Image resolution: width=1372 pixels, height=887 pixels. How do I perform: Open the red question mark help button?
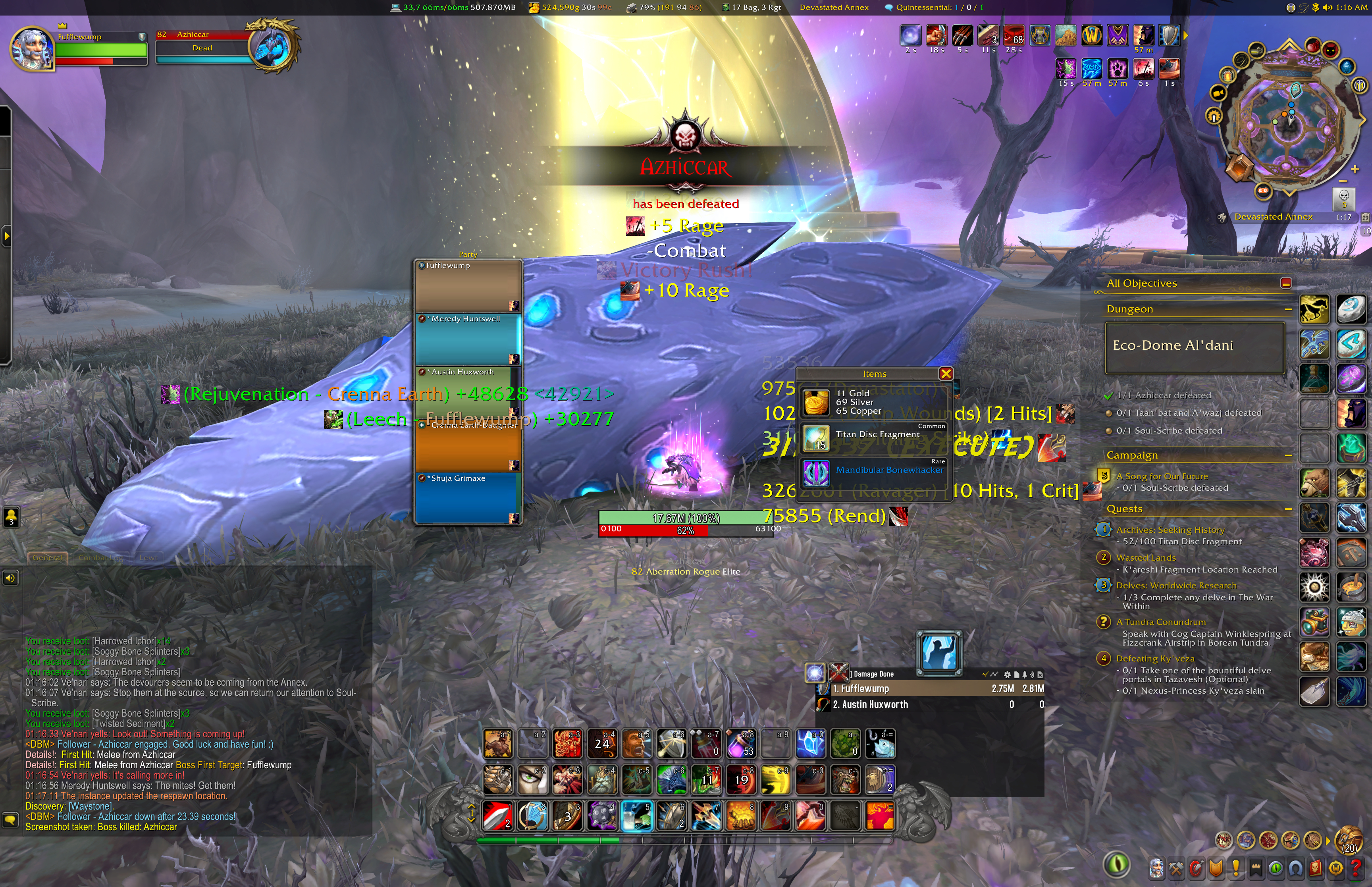[x=1356, y=868]
